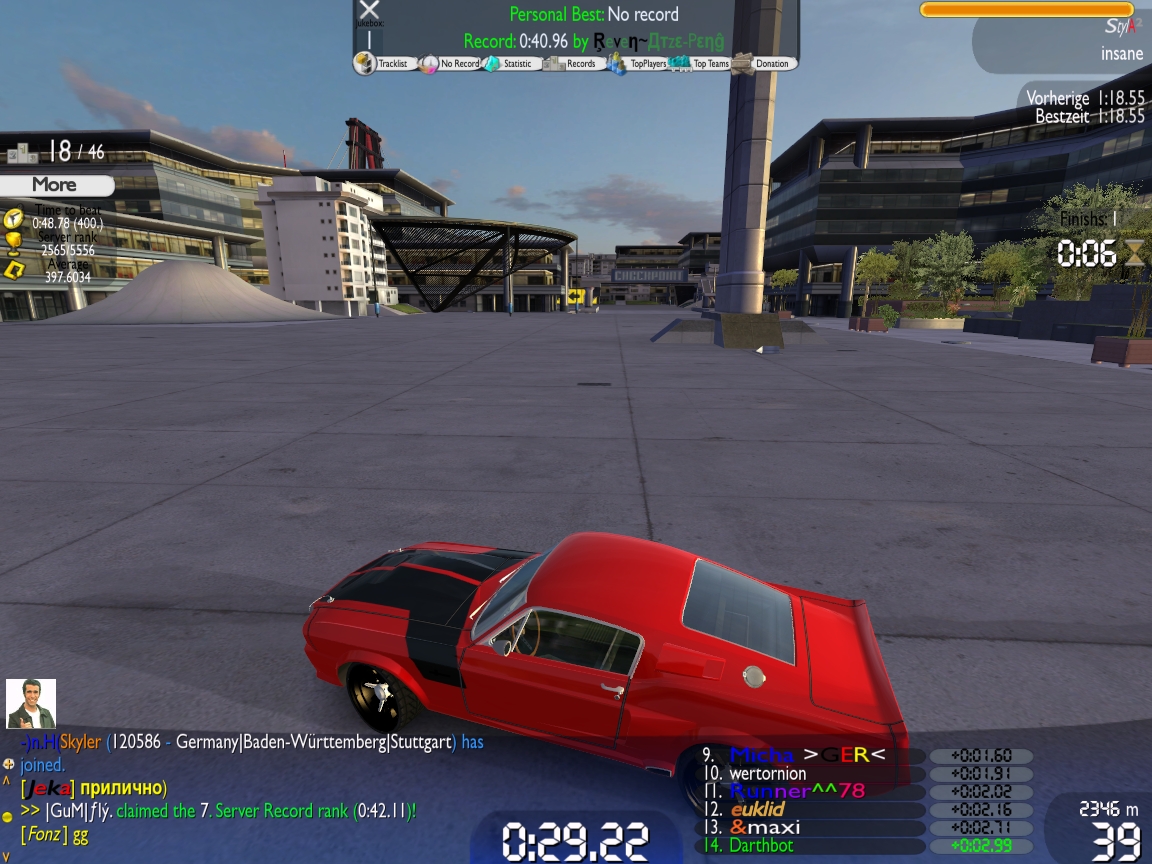Select the Darthbot row in the ranking list
This screenshot has width=1152, height=864.
pyautogui.click(x=760, y=846)
